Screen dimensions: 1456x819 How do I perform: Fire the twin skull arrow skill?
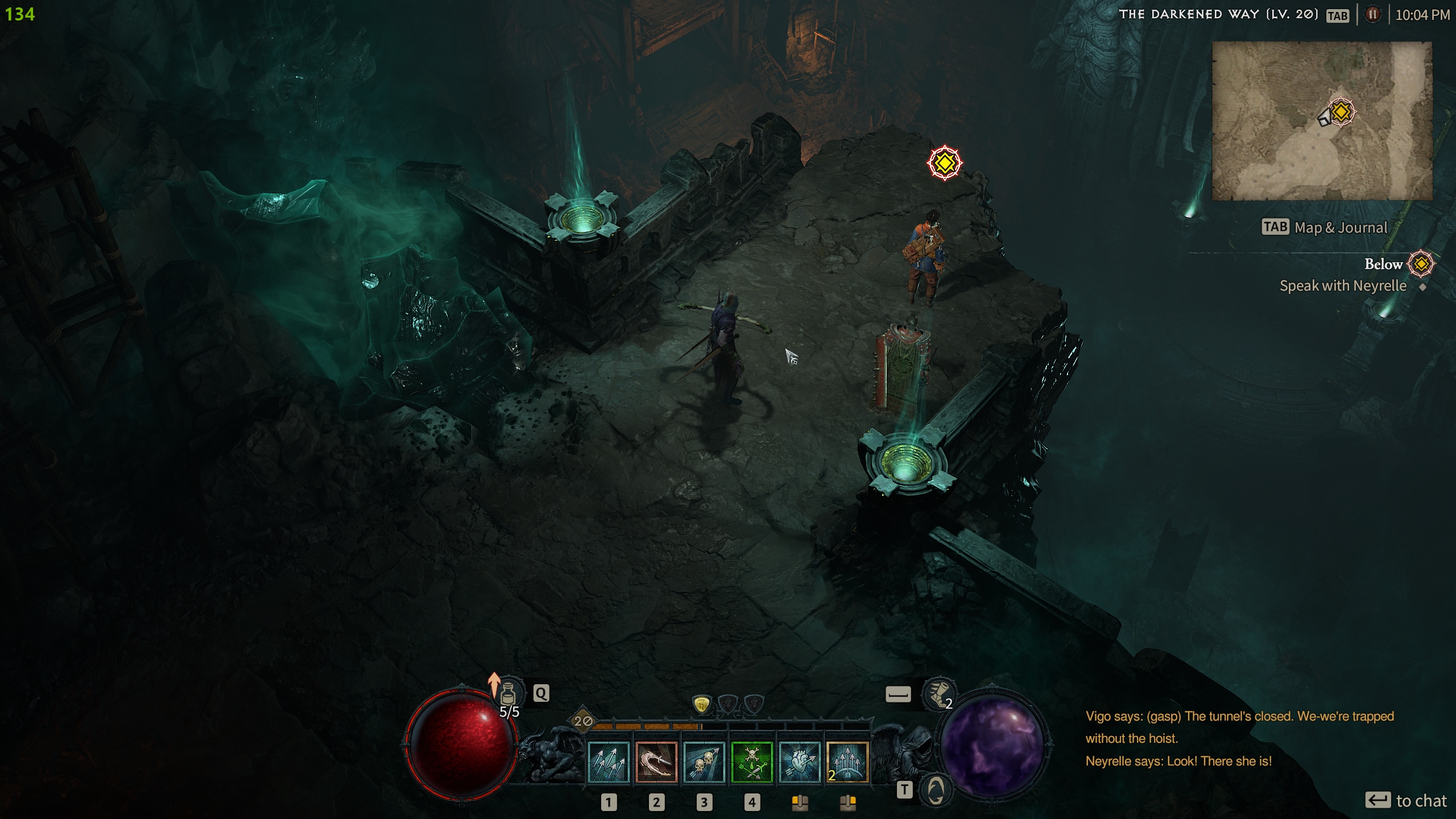[704, 762]
